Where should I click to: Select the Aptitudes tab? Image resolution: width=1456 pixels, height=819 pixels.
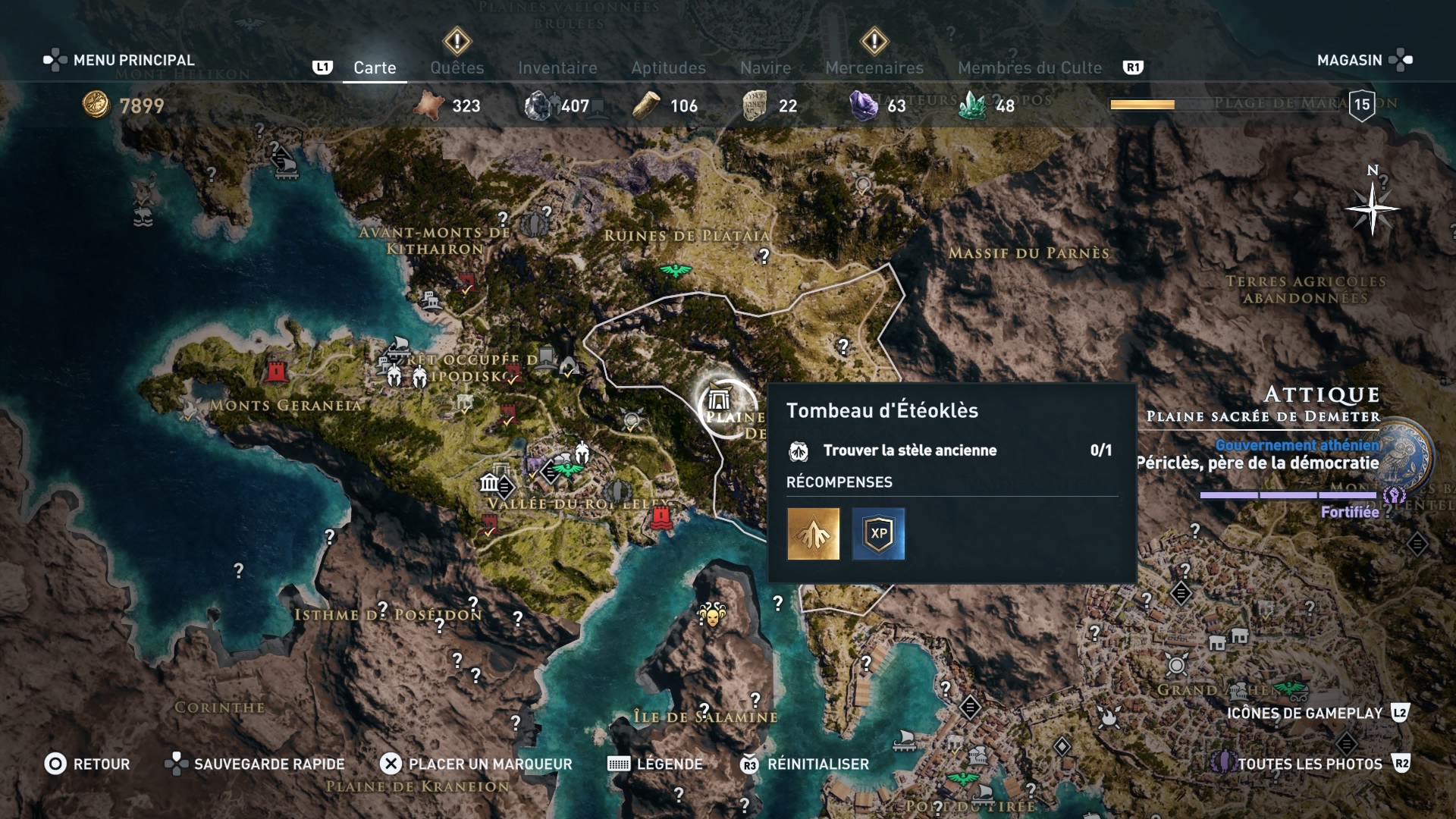point(668,67)
